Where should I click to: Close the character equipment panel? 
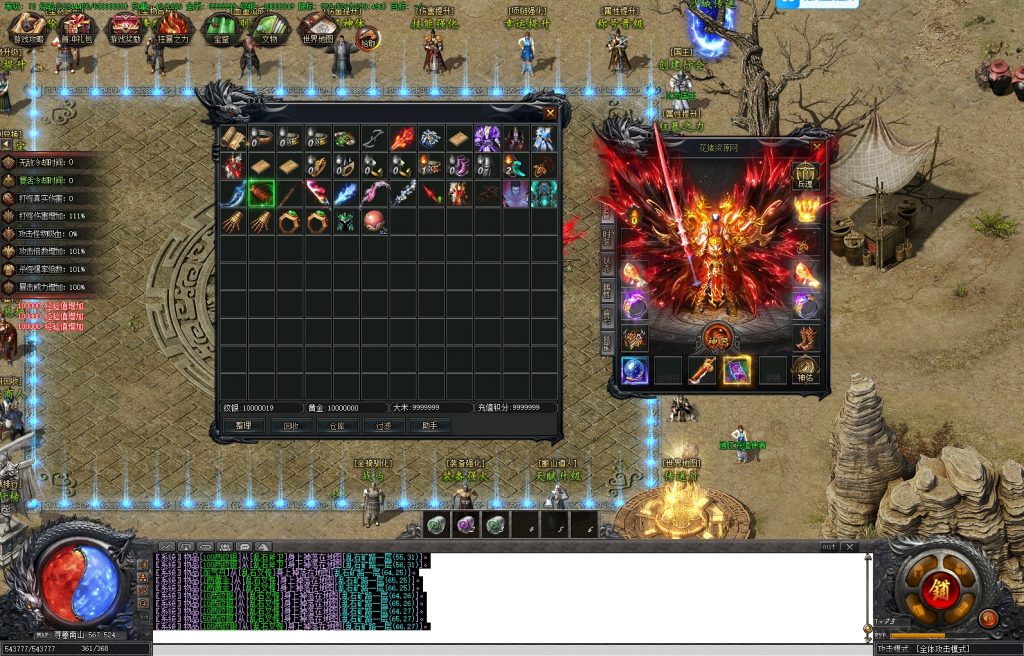pyautogui.click(x=817, y=147)
